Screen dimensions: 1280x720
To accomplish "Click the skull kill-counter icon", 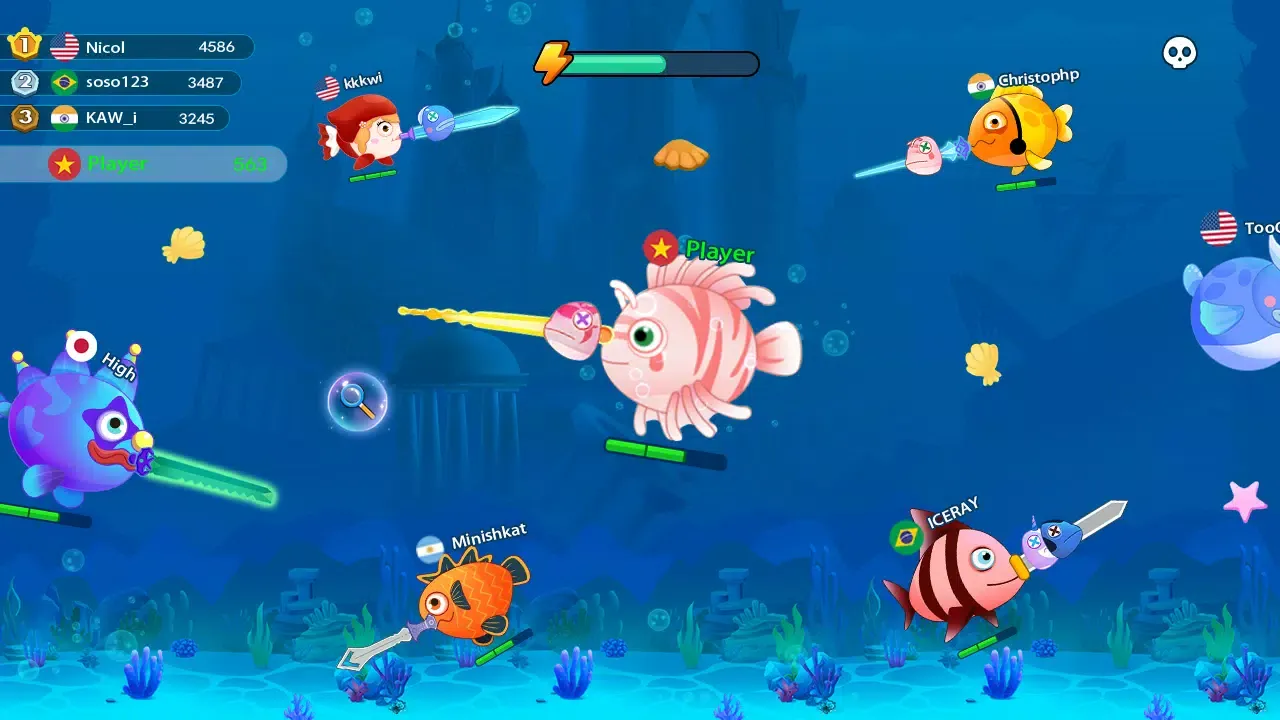I will (1178, 54).
